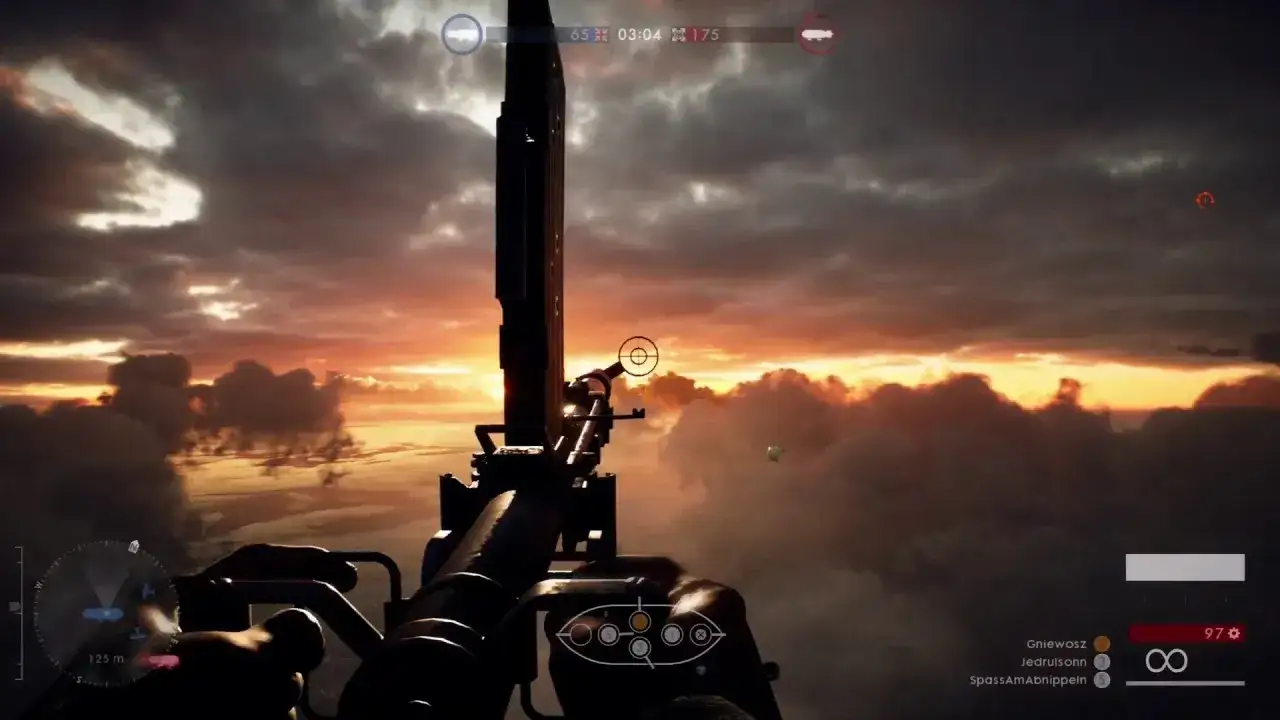Select the highlighted orange gunner seat
This screenshot has width=1280, height=720.
[640, 622]
